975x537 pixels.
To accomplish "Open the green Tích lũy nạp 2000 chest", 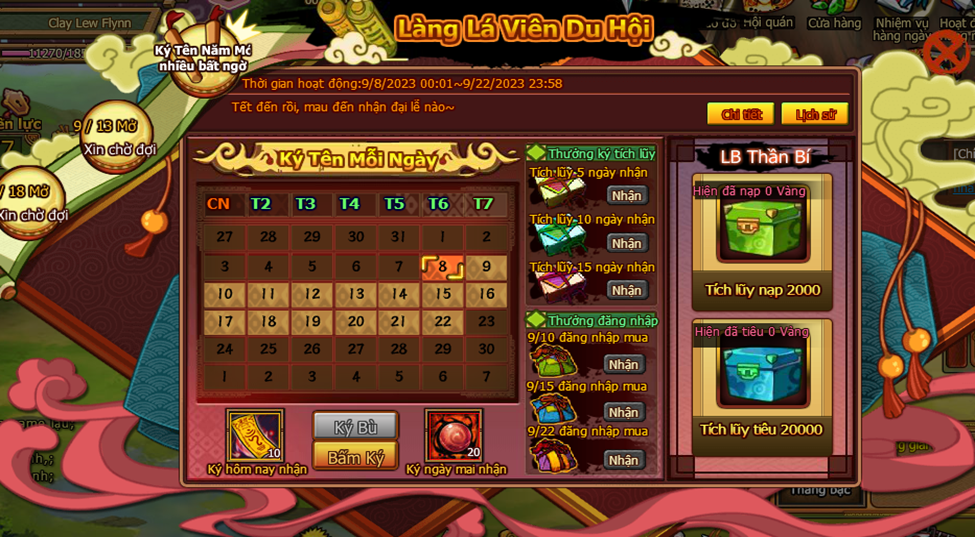I will (x=763, y=229).
